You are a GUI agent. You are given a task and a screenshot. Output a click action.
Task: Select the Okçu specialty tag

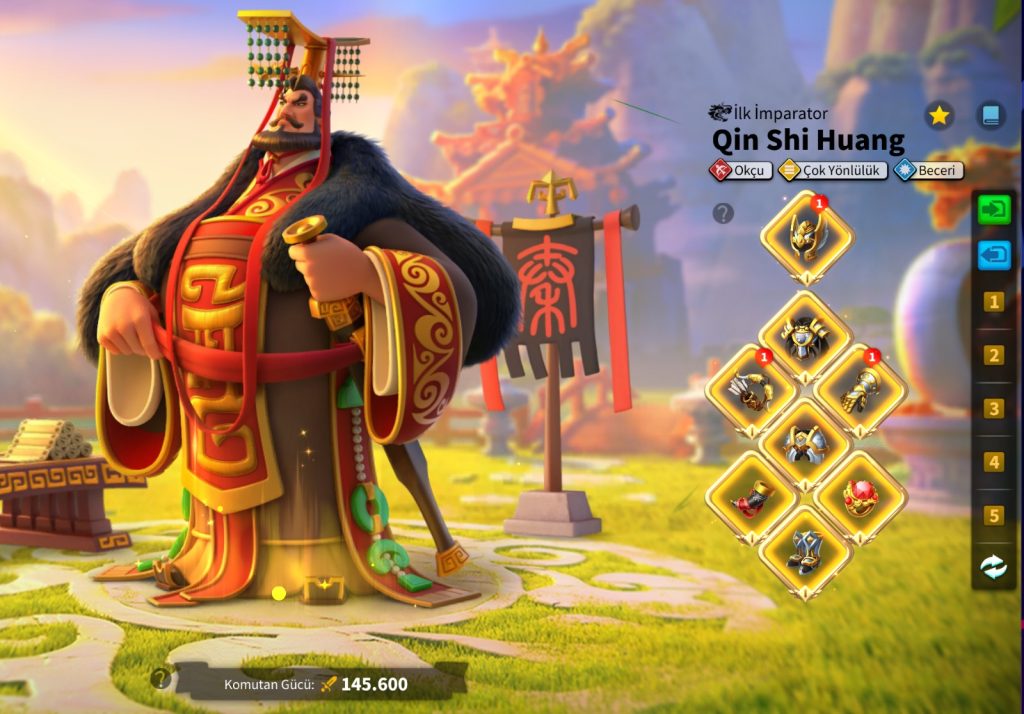pos(741,171)
